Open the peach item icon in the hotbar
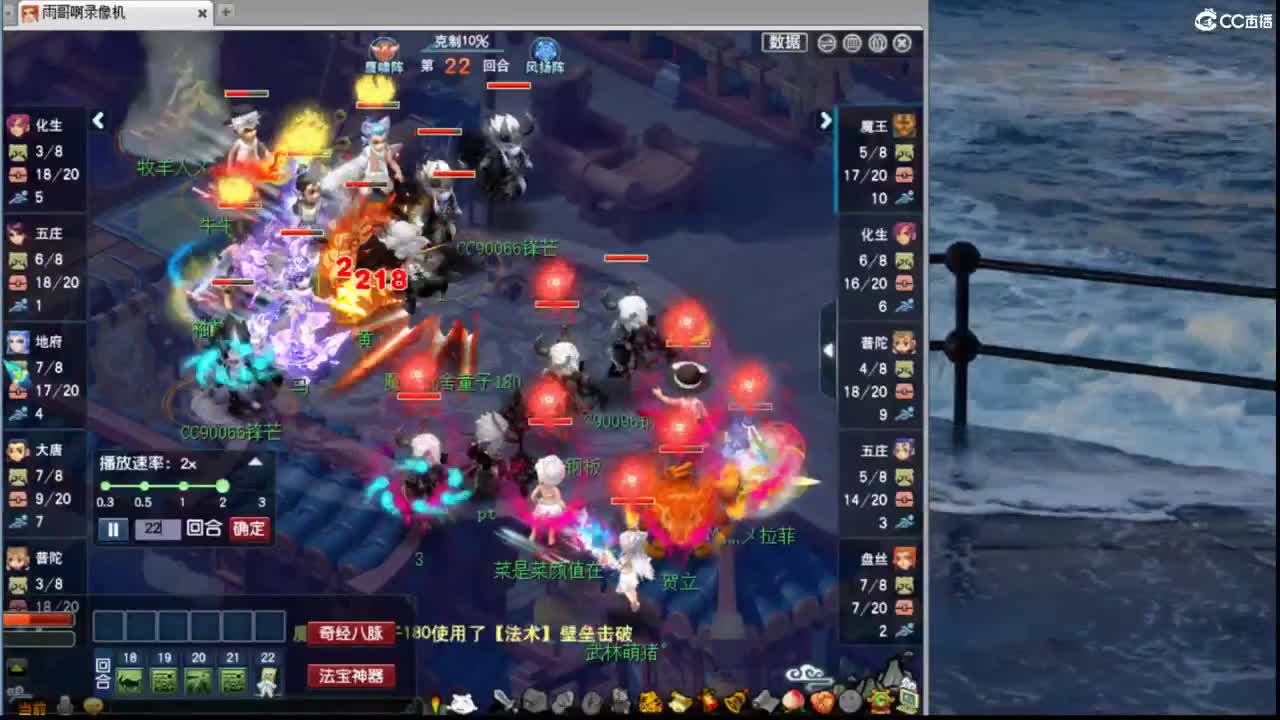The height and width of the screenshot is (720, 1280). pyautogui.click(x=793, y=701)
